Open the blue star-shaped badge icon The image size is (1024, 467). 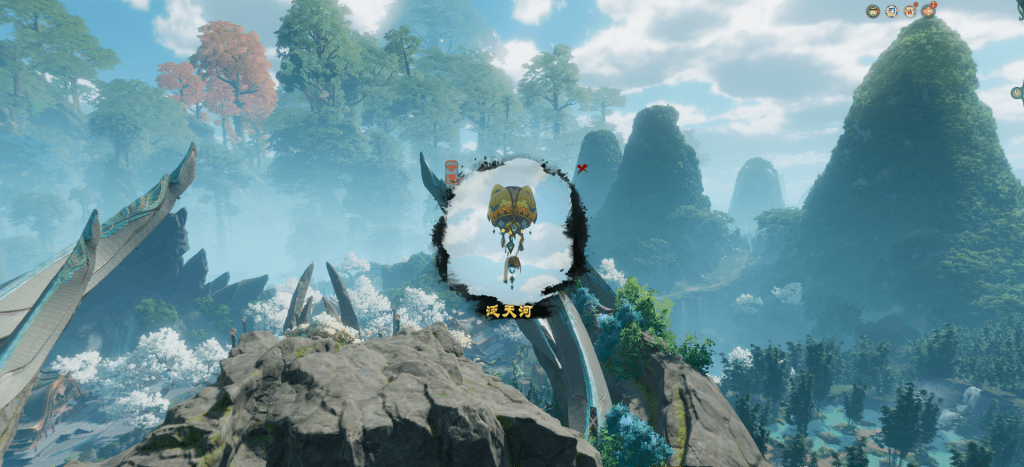pos(891,11)
